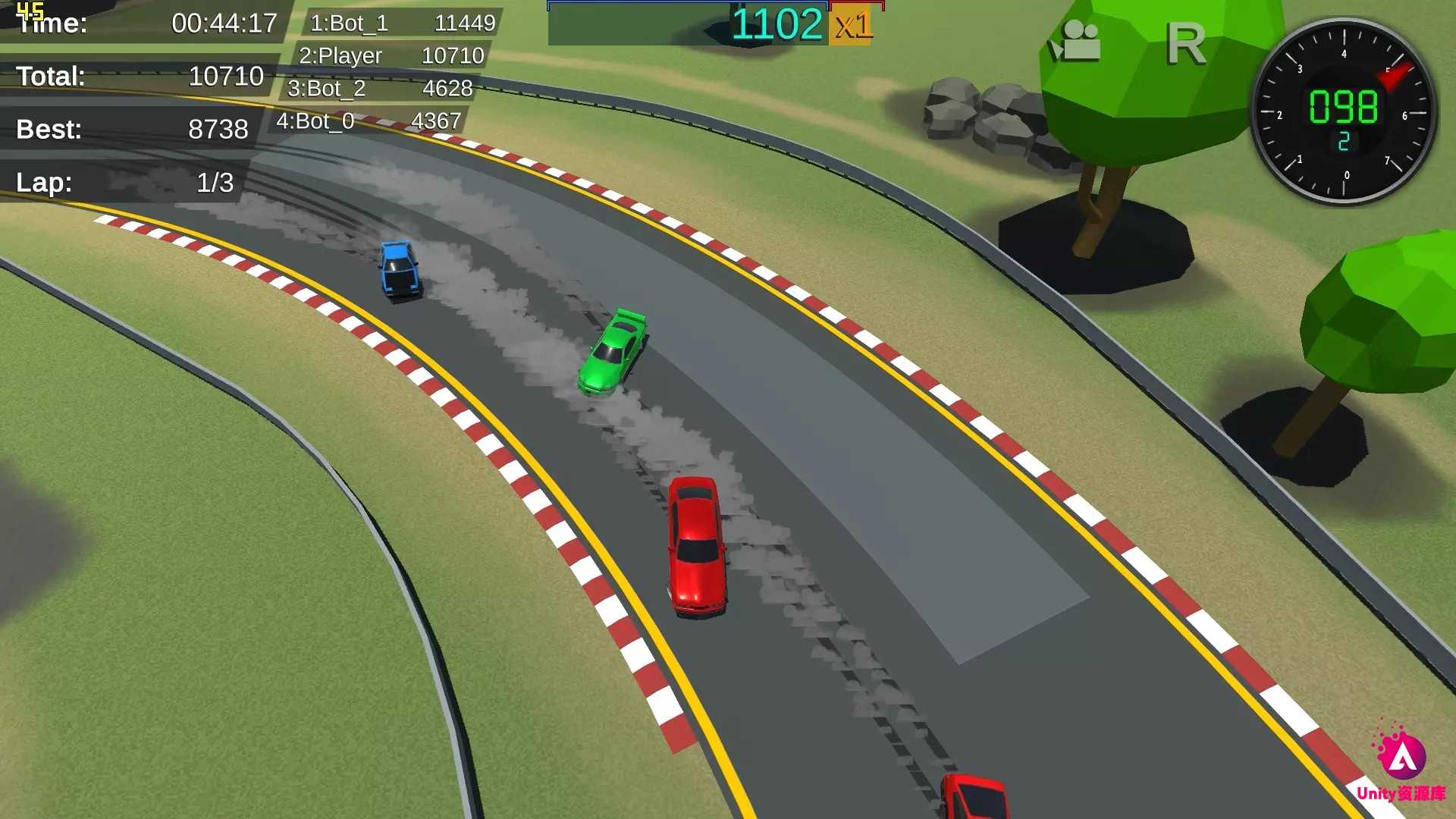Expand the leaderboard entry for Bot_1
This screenshot has width=1456, height=819.
coord(402,23)
